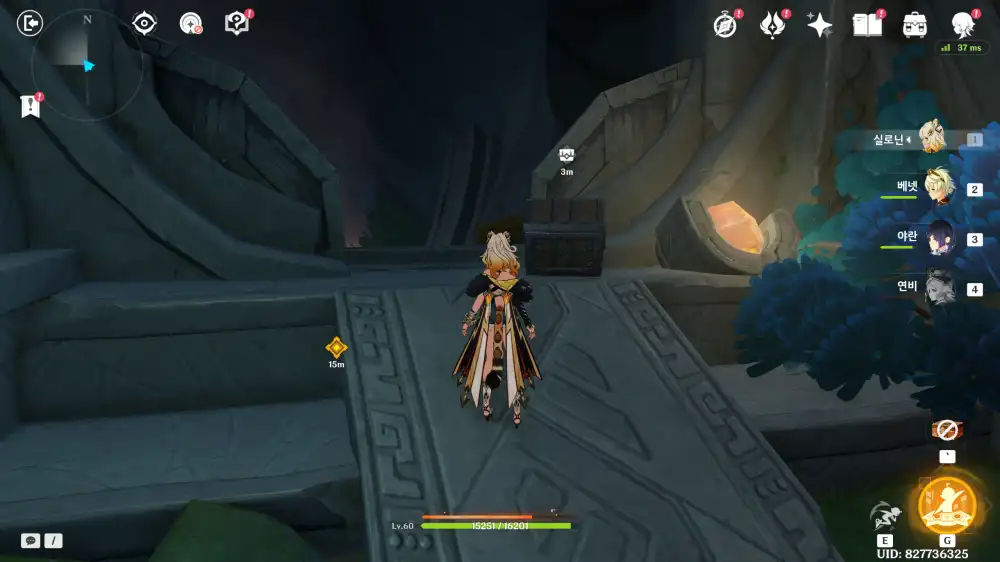Image resolution: width=1000 pixels, height=562 pixels.
Task: Activate the eye-shaped elemental sight icon
Action: pos(145,23)
